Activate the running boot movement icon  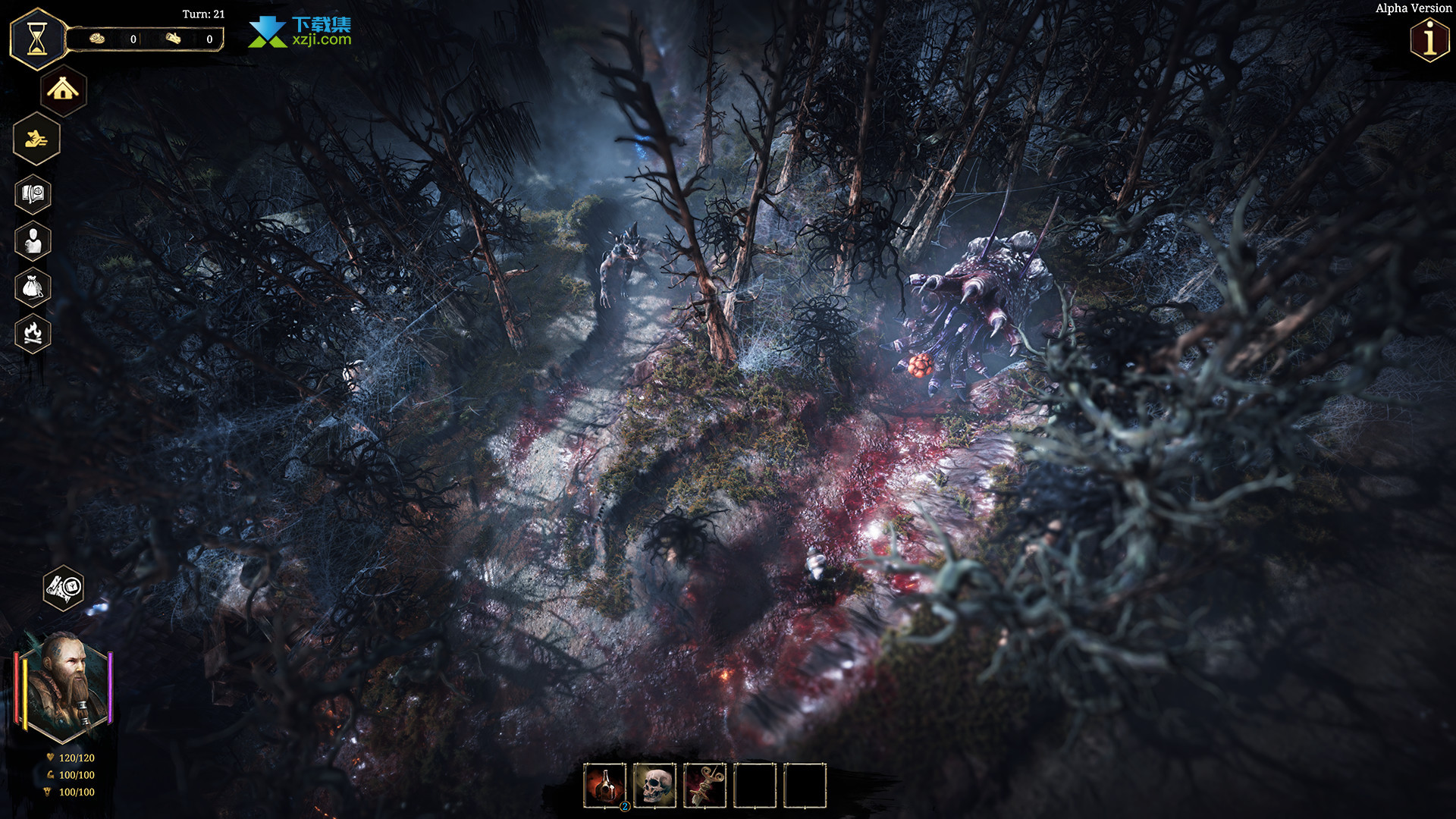(x=36, y=139)
